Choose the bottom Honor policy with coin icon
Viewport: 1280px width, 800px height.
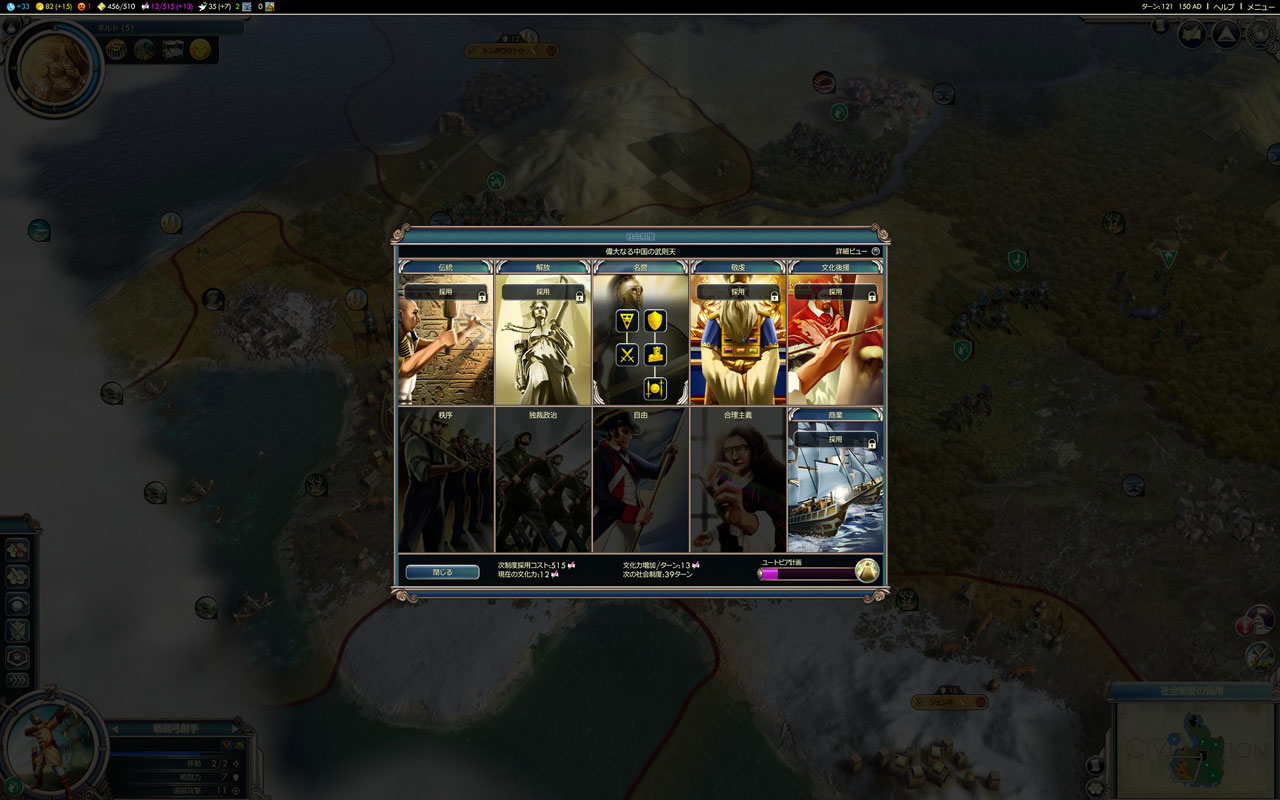click(x=655, y=388)
